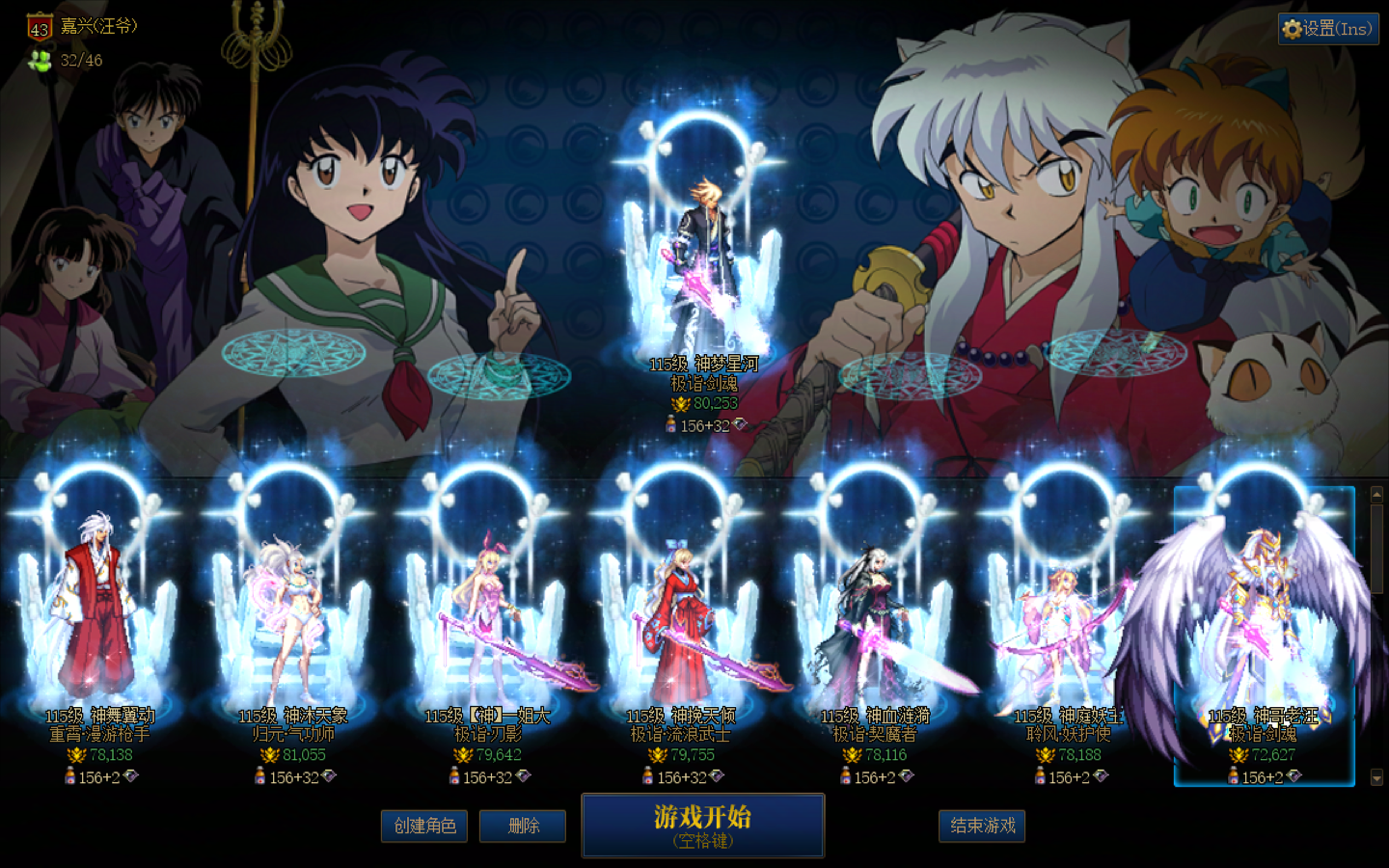Click the character list scroll-up arrow
The image size is (1389, 868).
[x=1376, y=494]
